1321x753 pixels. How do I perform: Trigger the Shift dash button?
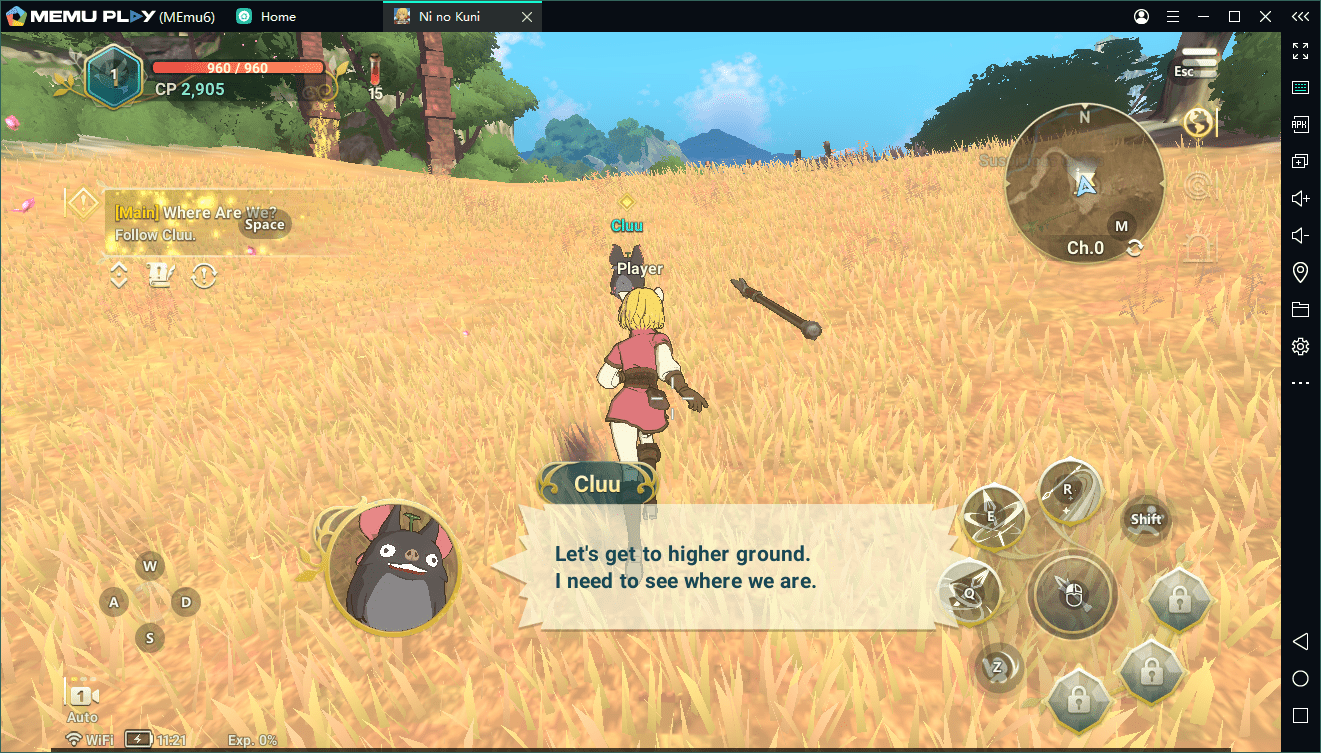point(1145,519)
